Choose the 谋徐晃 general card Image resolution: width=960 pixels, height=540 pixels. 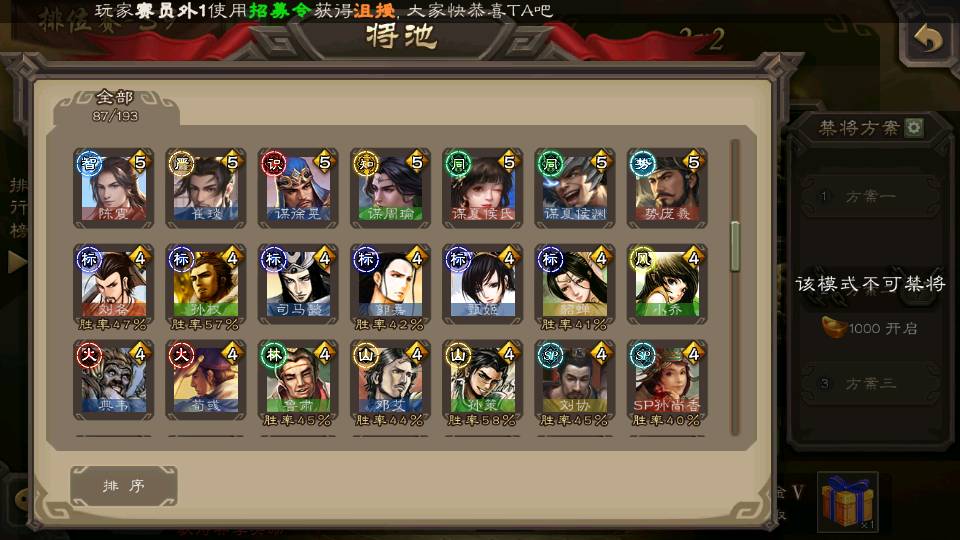pos(298,188)
